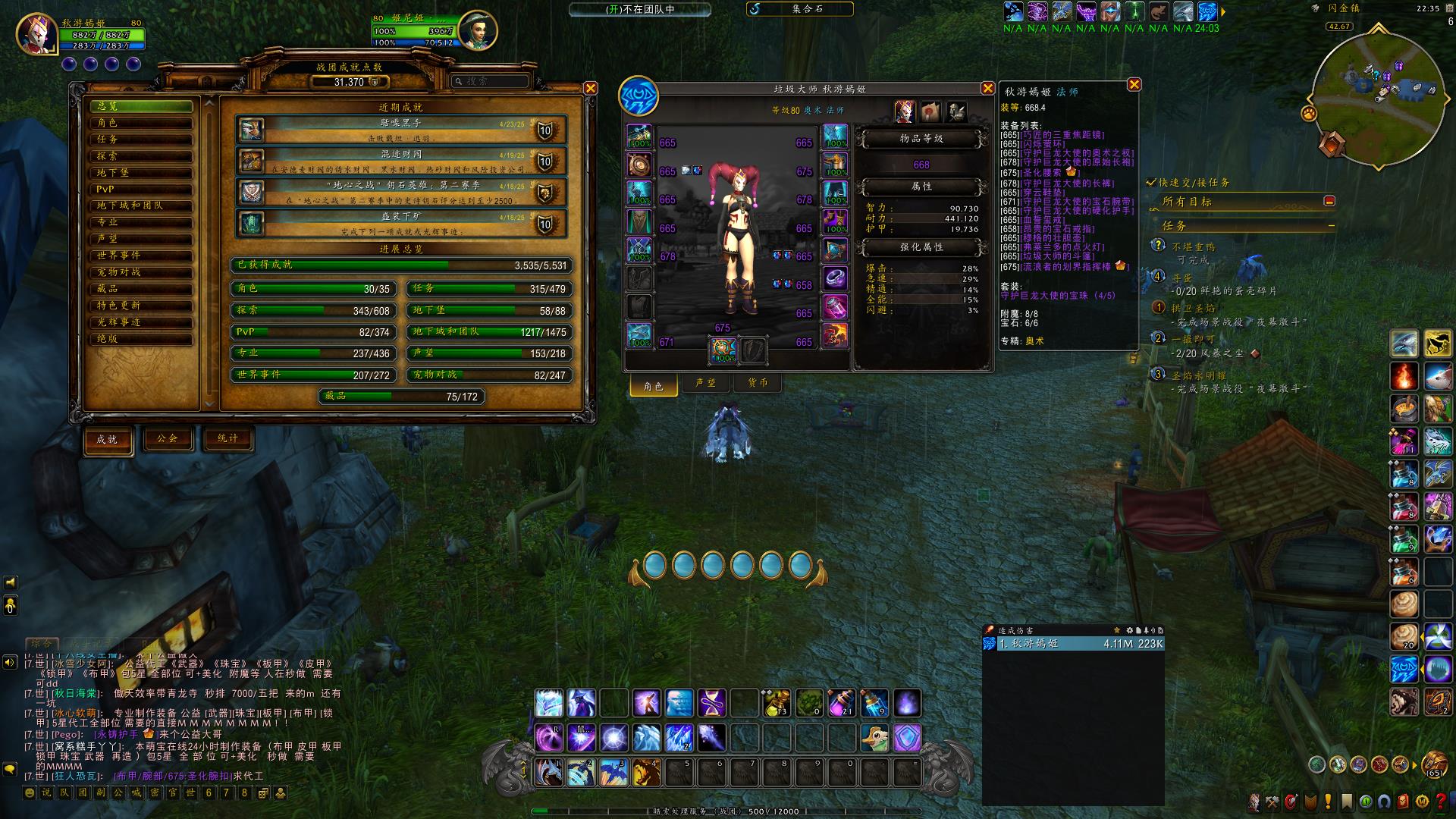Toggle the 快速交/接任务 checkbox
This screenshot has width=1456, height=819.
(x=1151, y=183)
